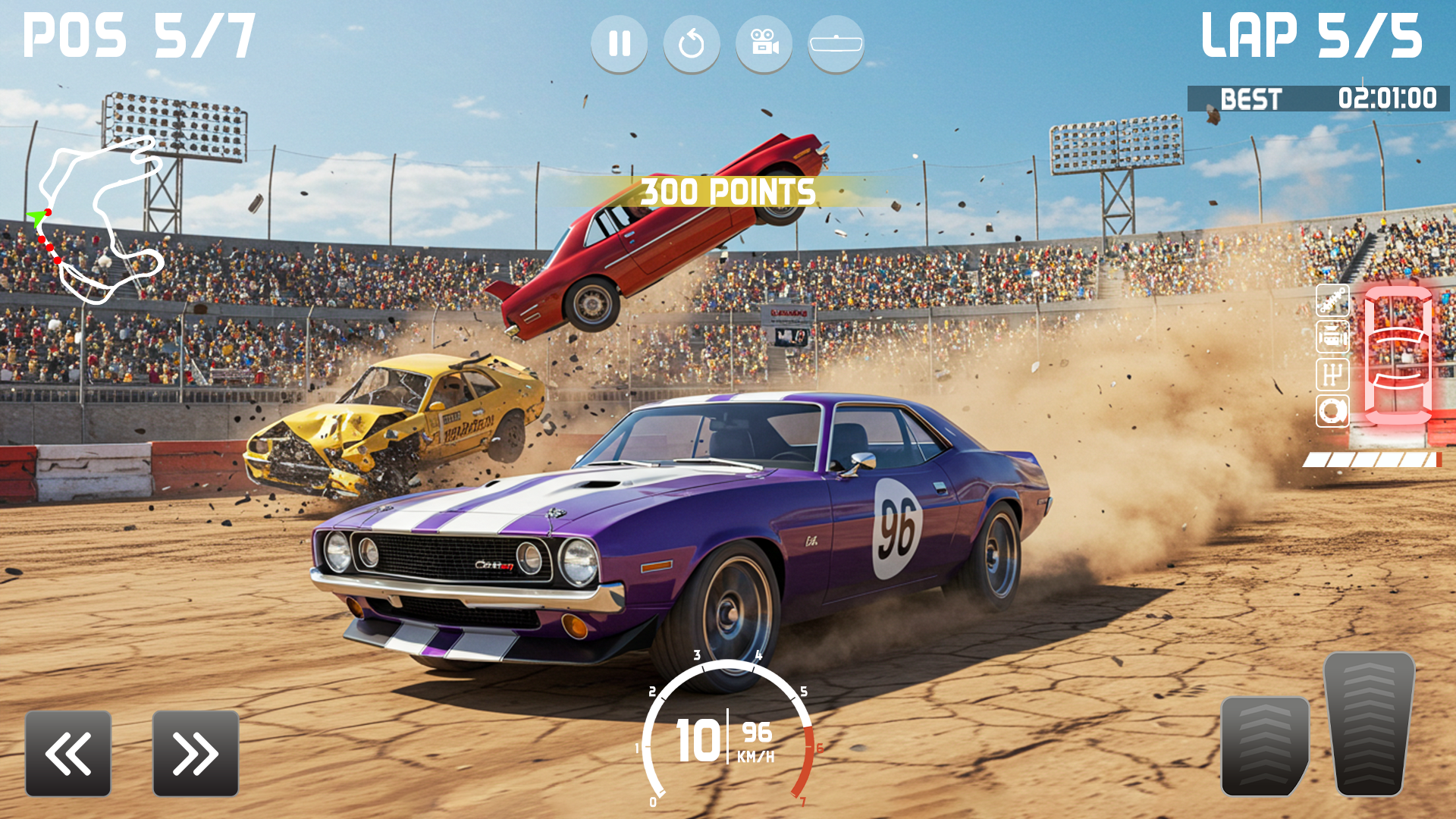Viewport: 1456px width, 819px height.
Task: Open the gear shifter indicator
Action: (x=1332, y=372)
